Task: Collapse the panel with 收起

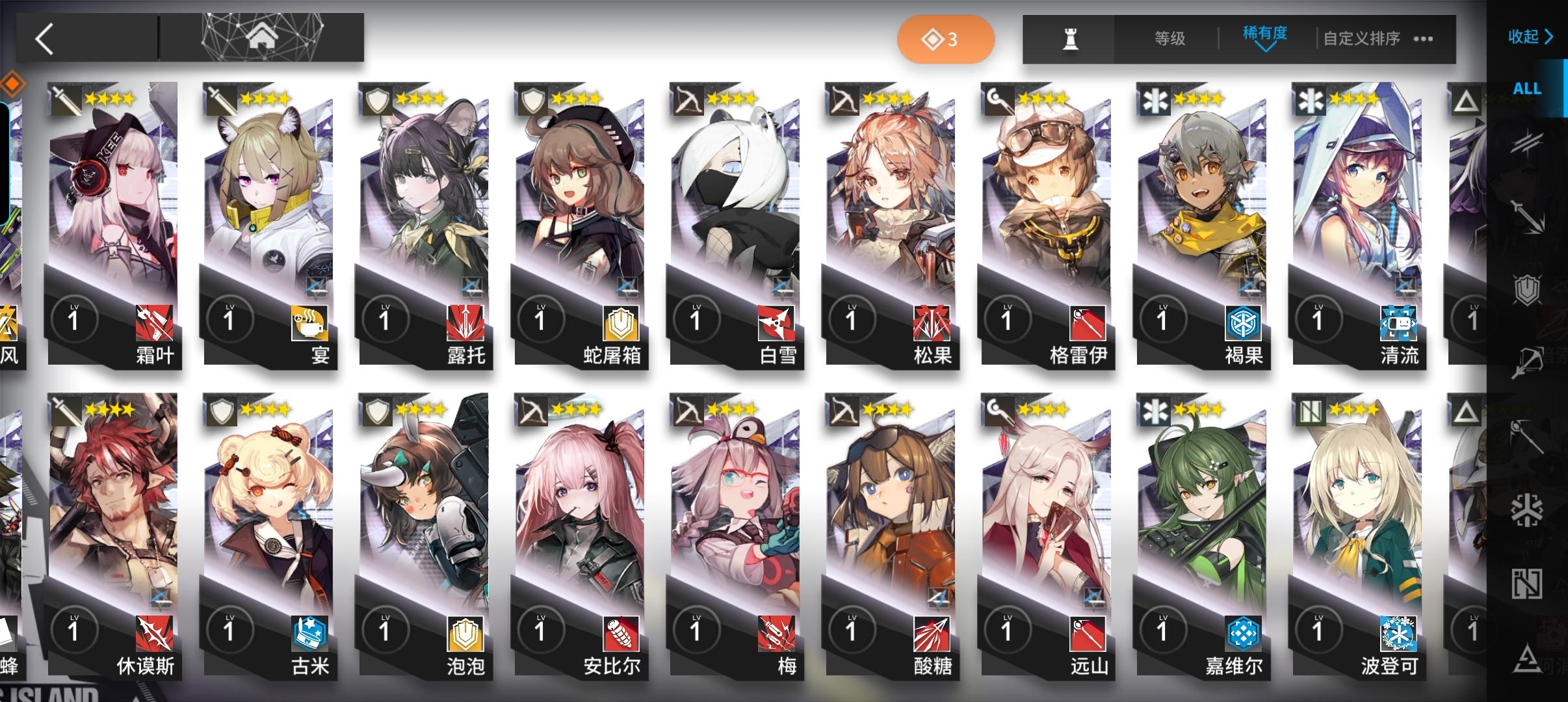Action: pos(1529,38)
